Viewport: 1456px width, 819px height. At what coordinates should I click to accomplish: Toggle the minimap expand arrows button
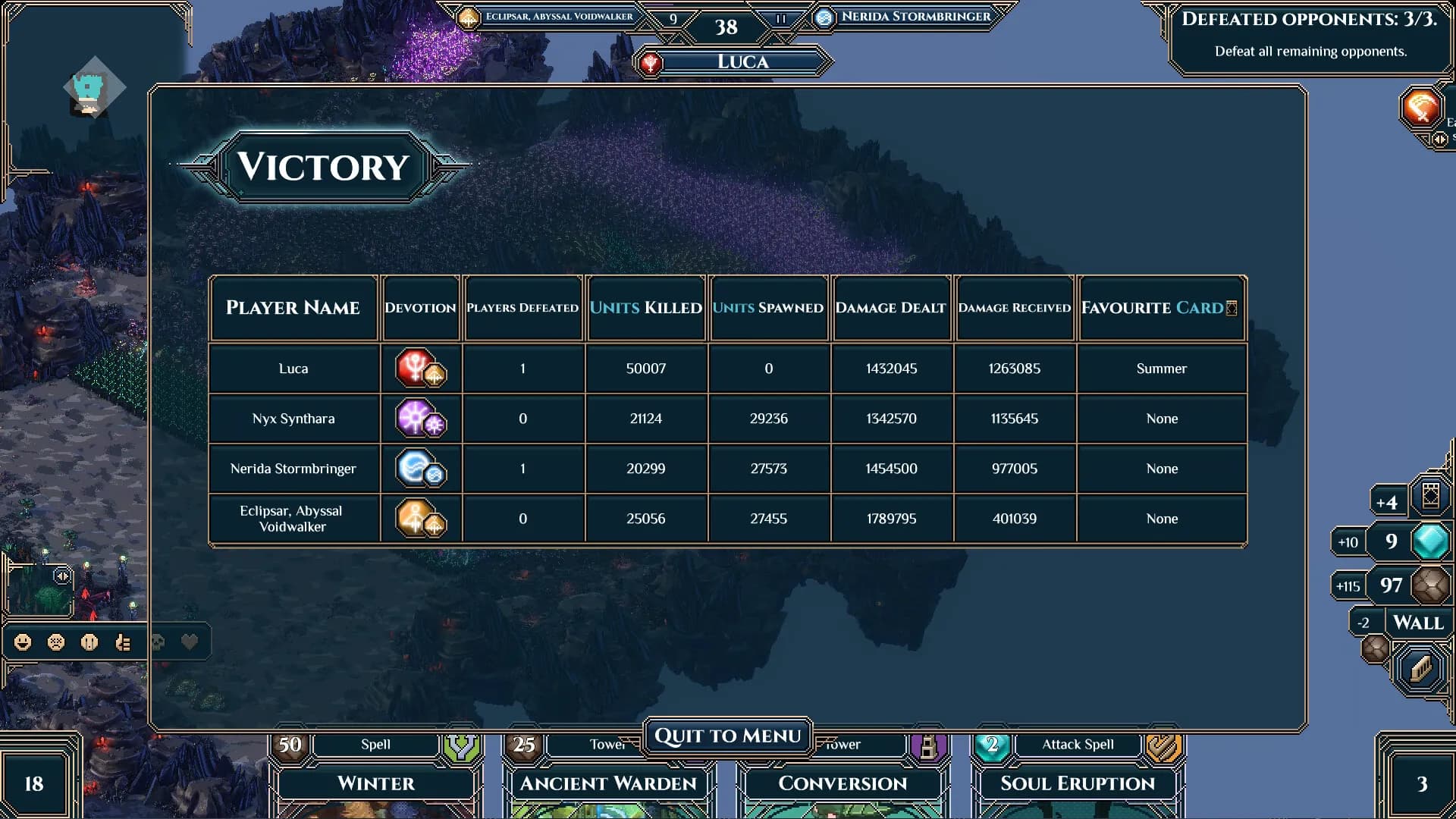(x=62, y=577)
